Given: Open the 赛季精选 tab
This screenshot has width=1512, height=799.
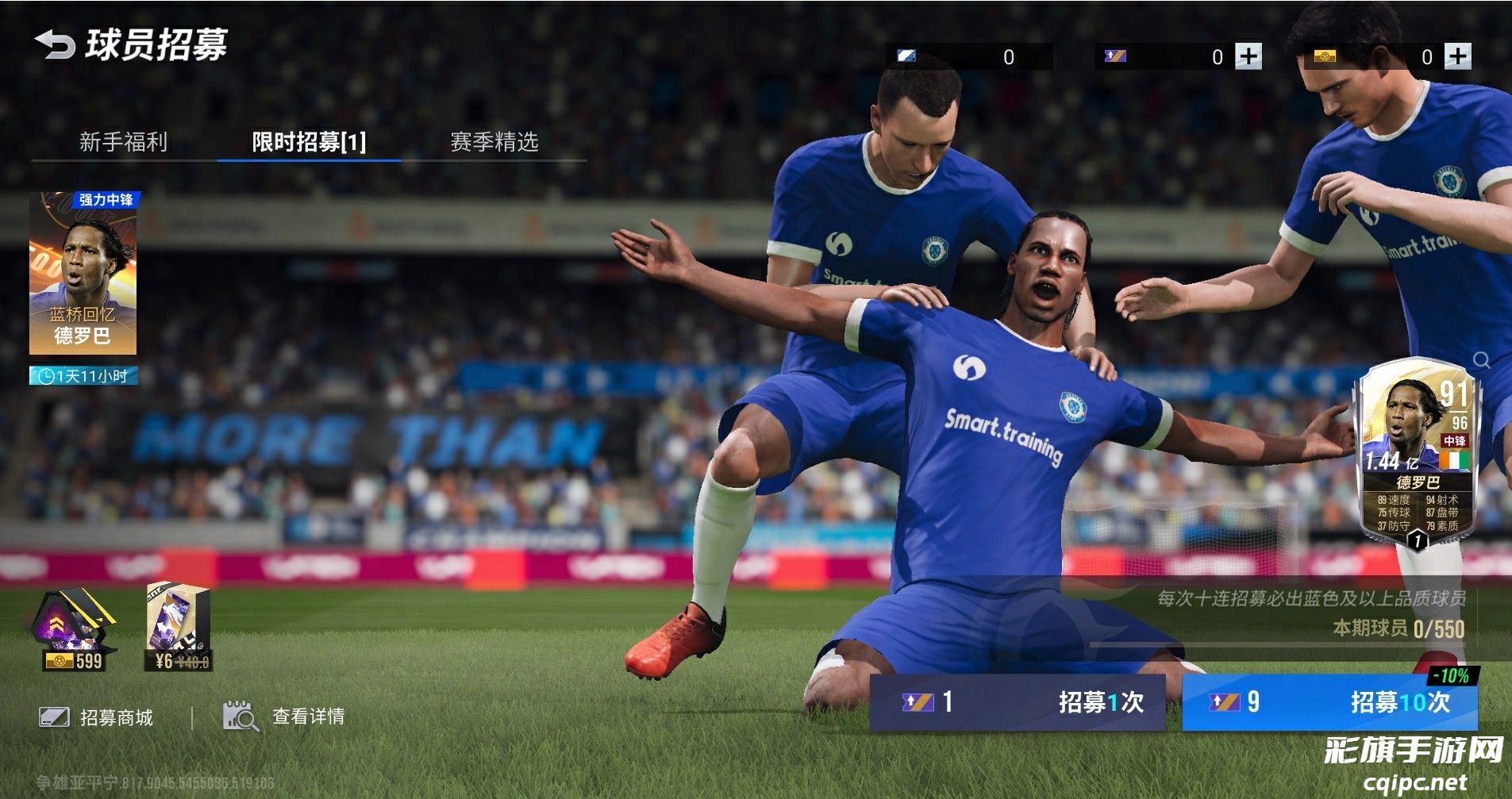Looking at the screenshot, I should click(494, 142).
